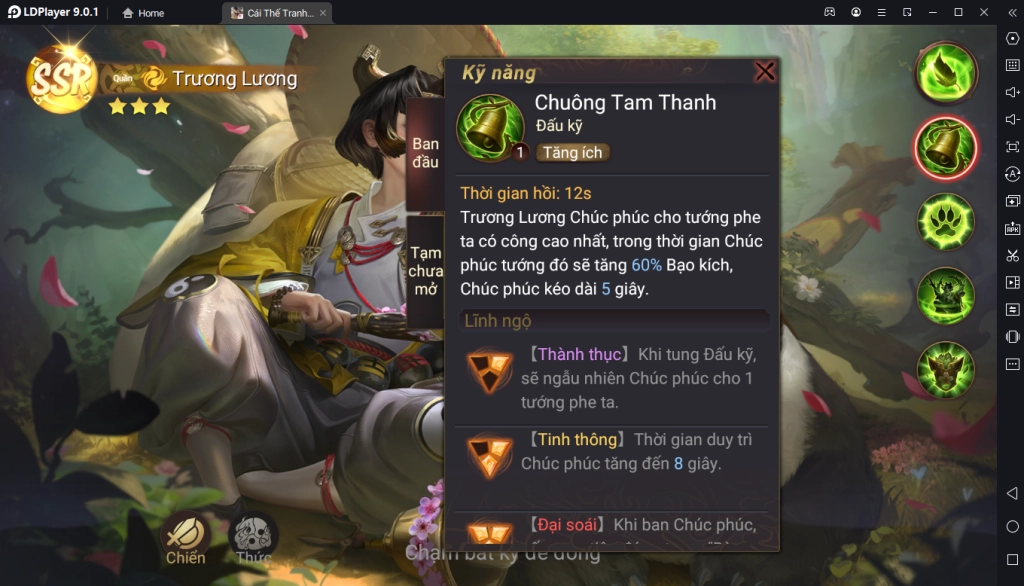
Task: Close the Kỹ năng skill panel
Action: coord(765,72)
